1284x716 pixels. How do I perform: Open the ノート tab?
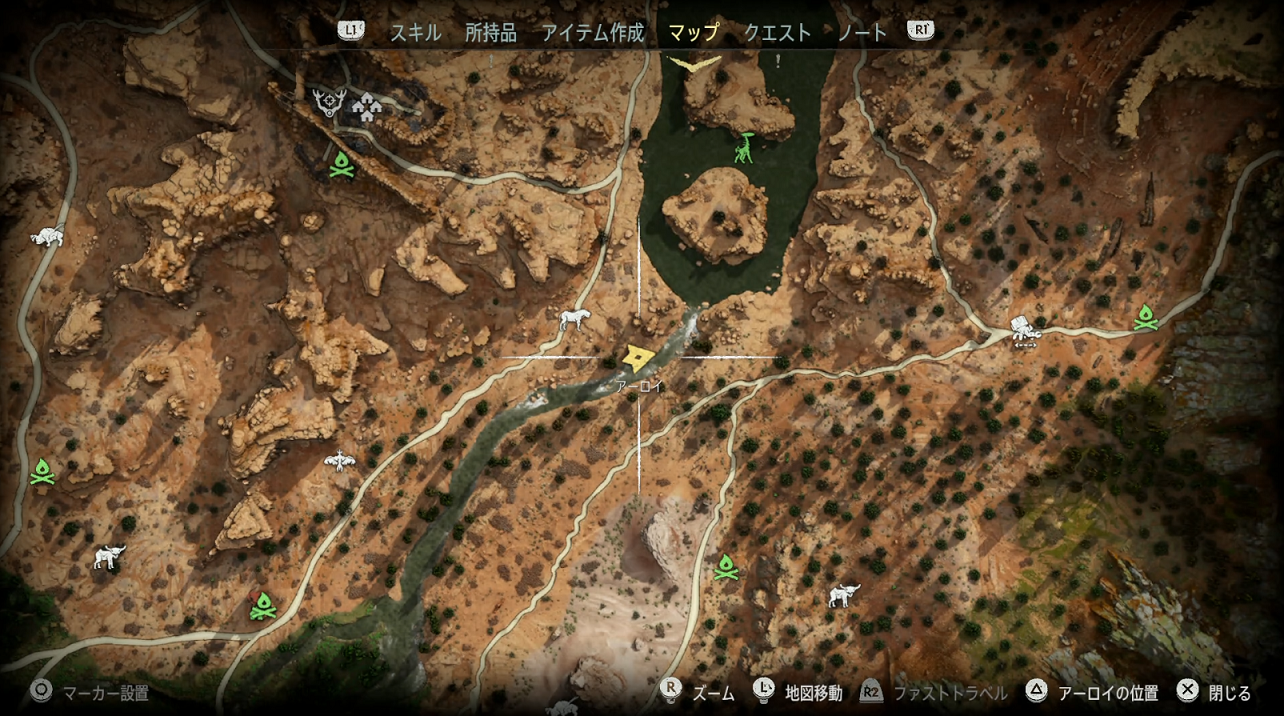pos(862,32)
